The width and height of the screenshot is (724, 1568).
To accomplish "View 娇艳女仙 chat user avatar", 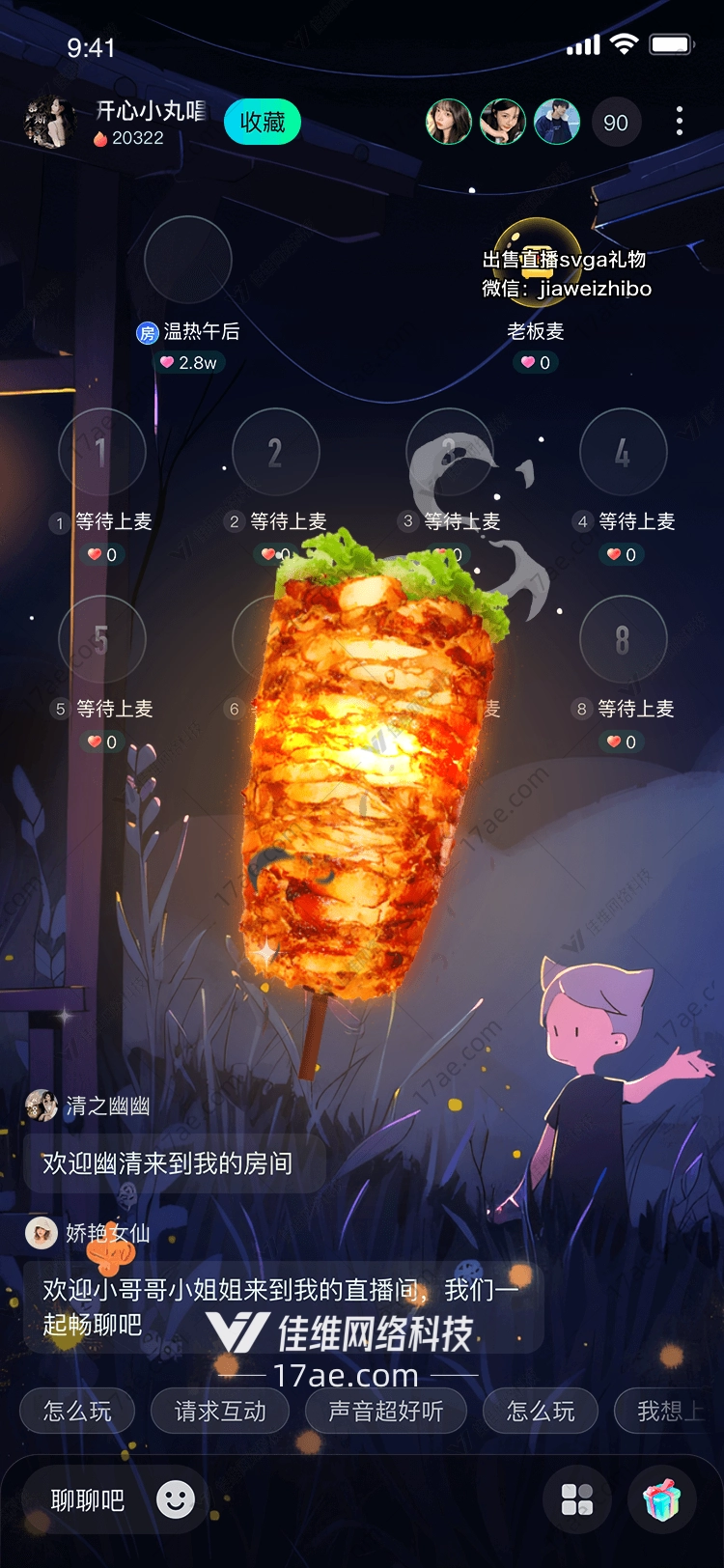I will coord(41,1233).
